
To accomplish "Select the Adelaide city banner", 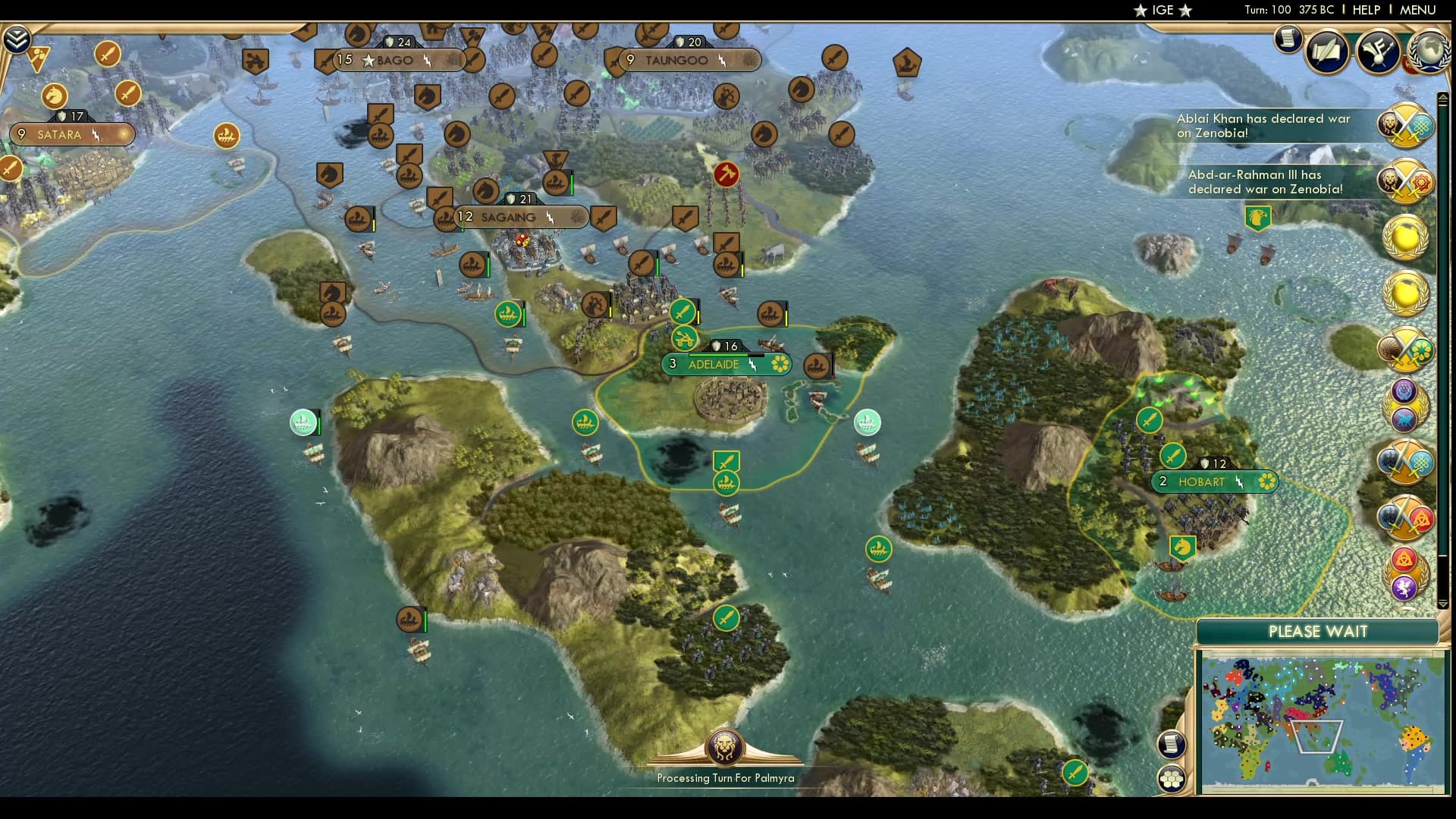I will pos(726,364).
